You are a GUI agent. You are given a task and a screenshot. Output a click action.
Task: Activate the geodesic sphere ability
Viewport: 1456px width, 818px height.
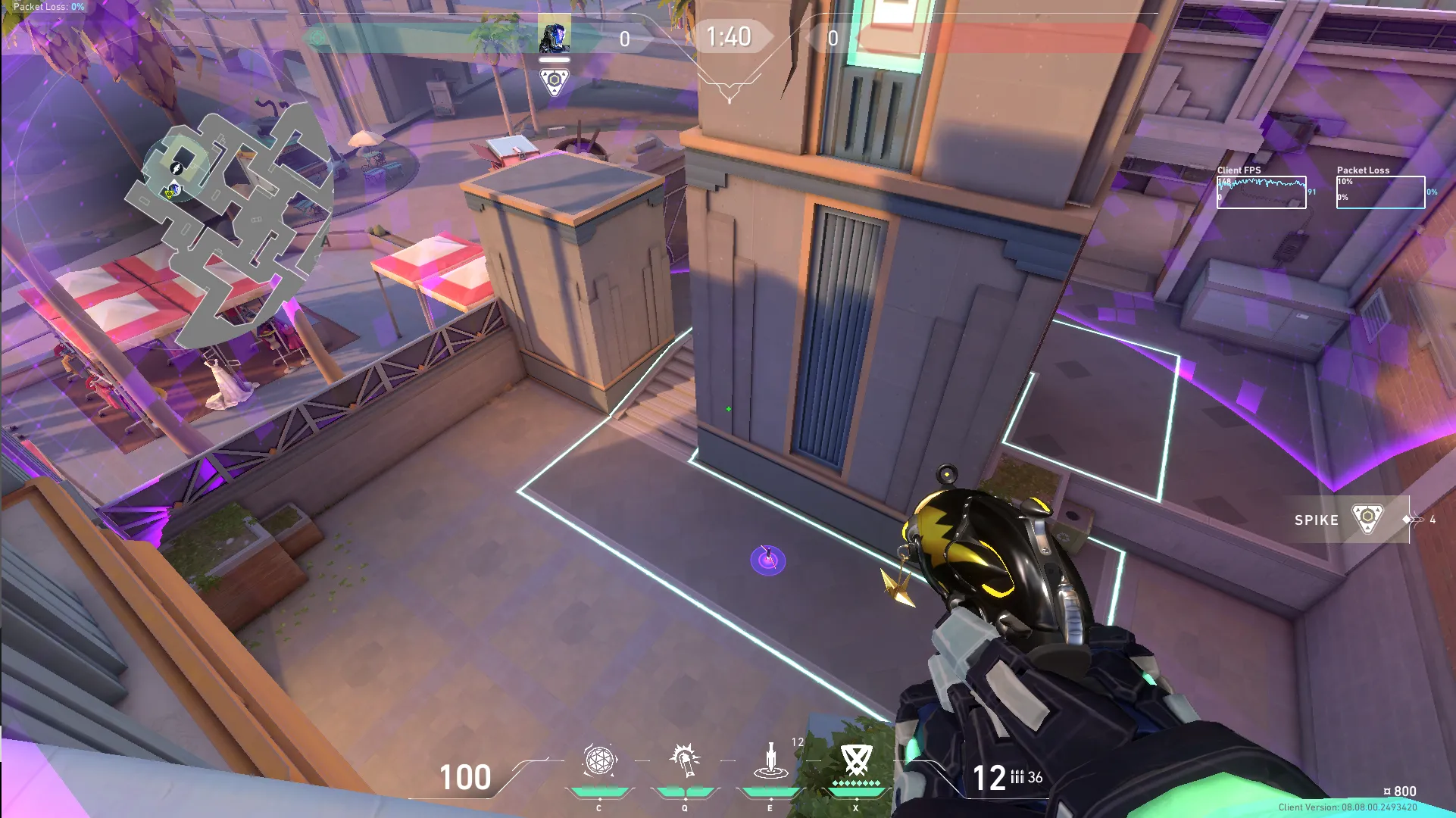tap(599, 760)
